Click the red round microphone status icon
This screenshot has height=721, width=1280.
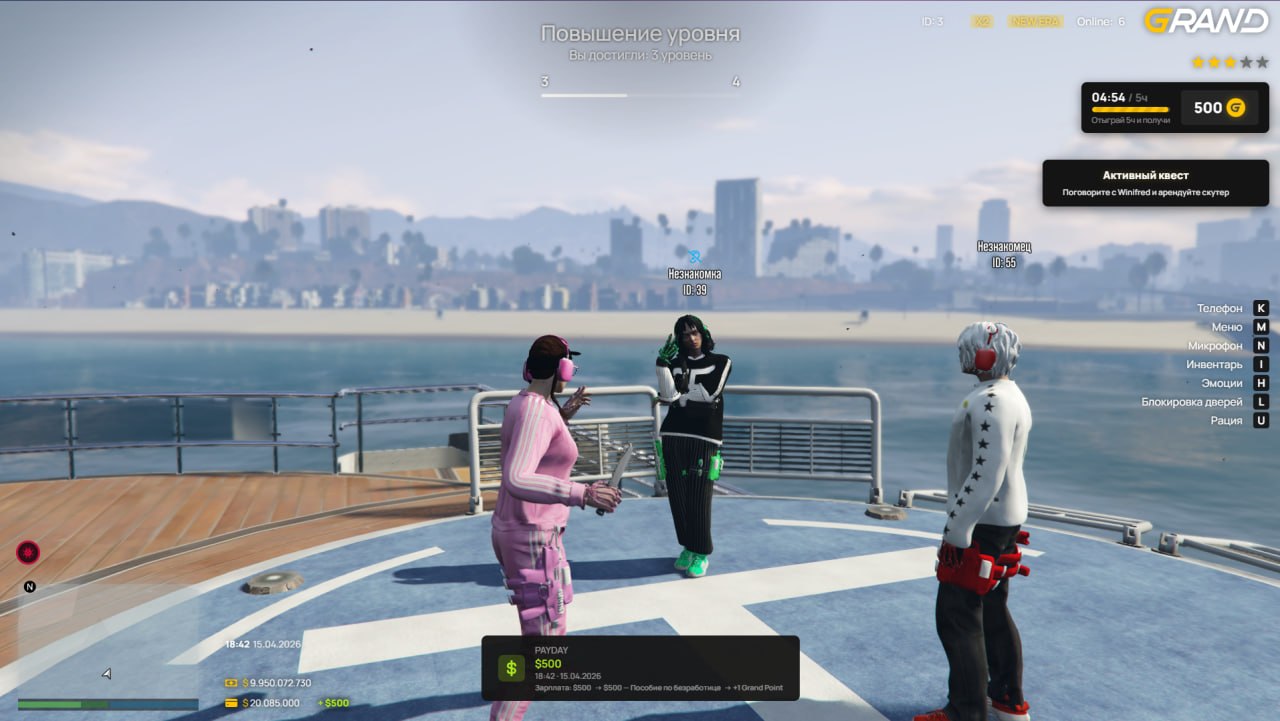28,552
